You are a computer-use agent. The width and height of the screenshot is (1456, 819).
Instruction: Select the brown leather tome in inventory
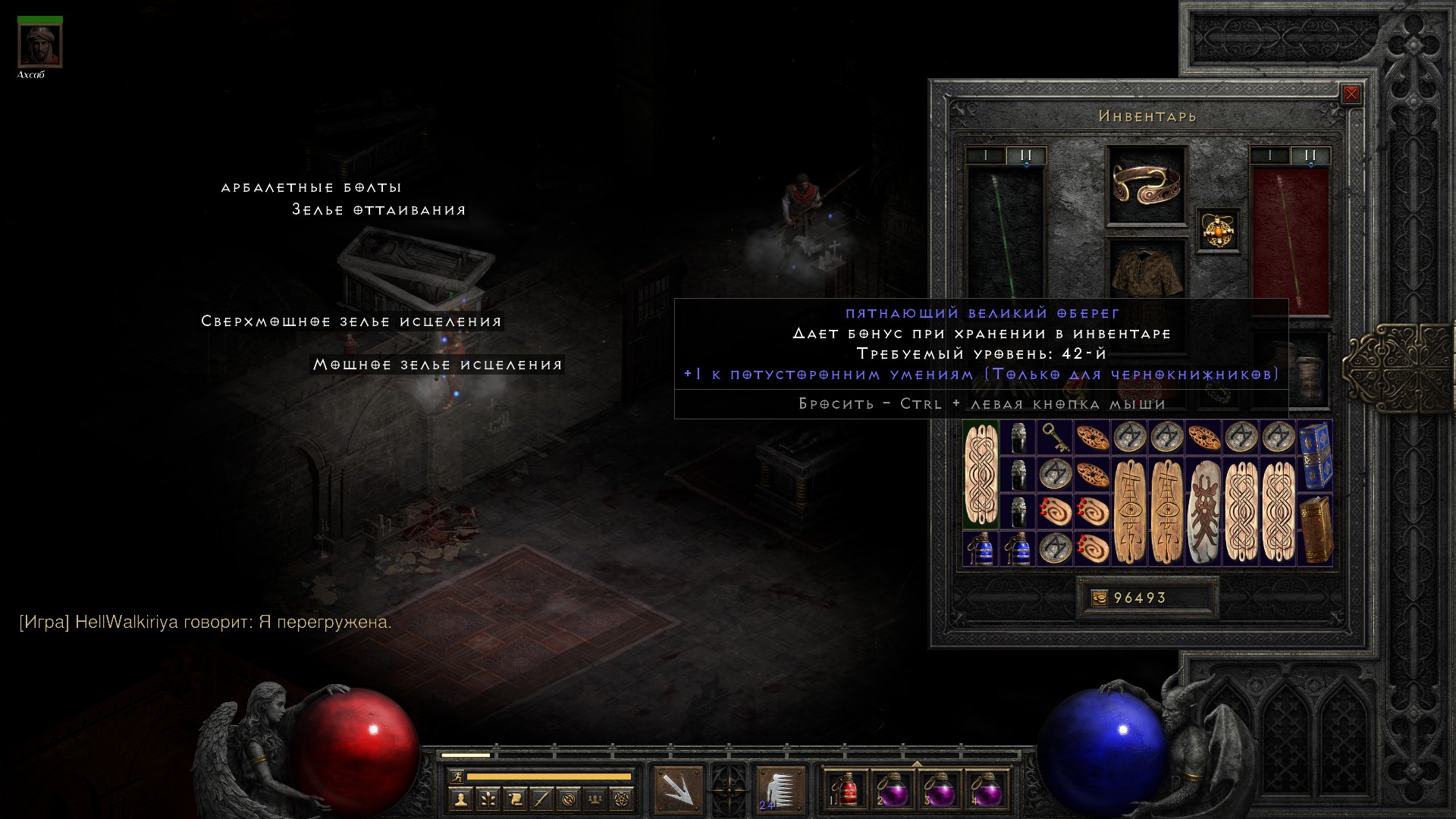point(1316,529)
